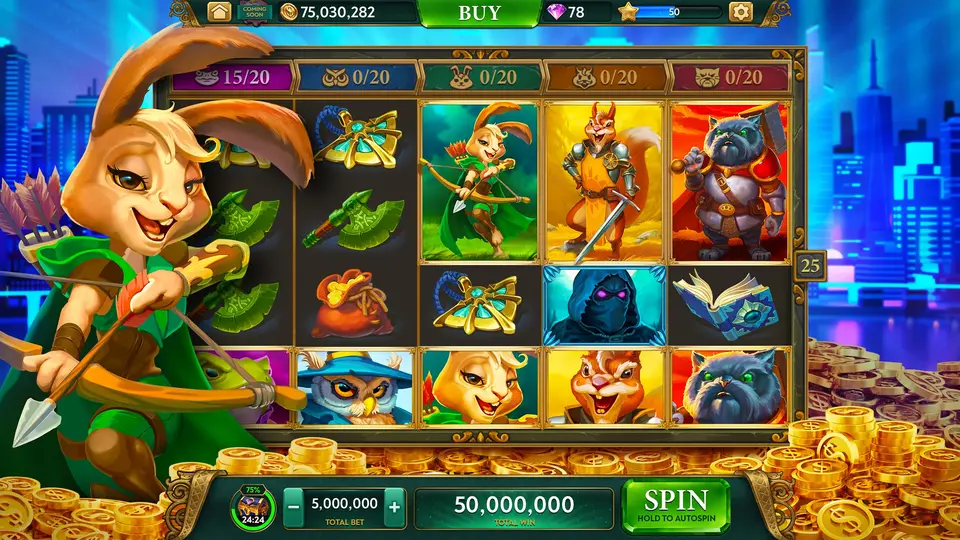Viewport: 960px width, 540px height.
Task: Open the BUY coins shop
Action: (479, 13)
